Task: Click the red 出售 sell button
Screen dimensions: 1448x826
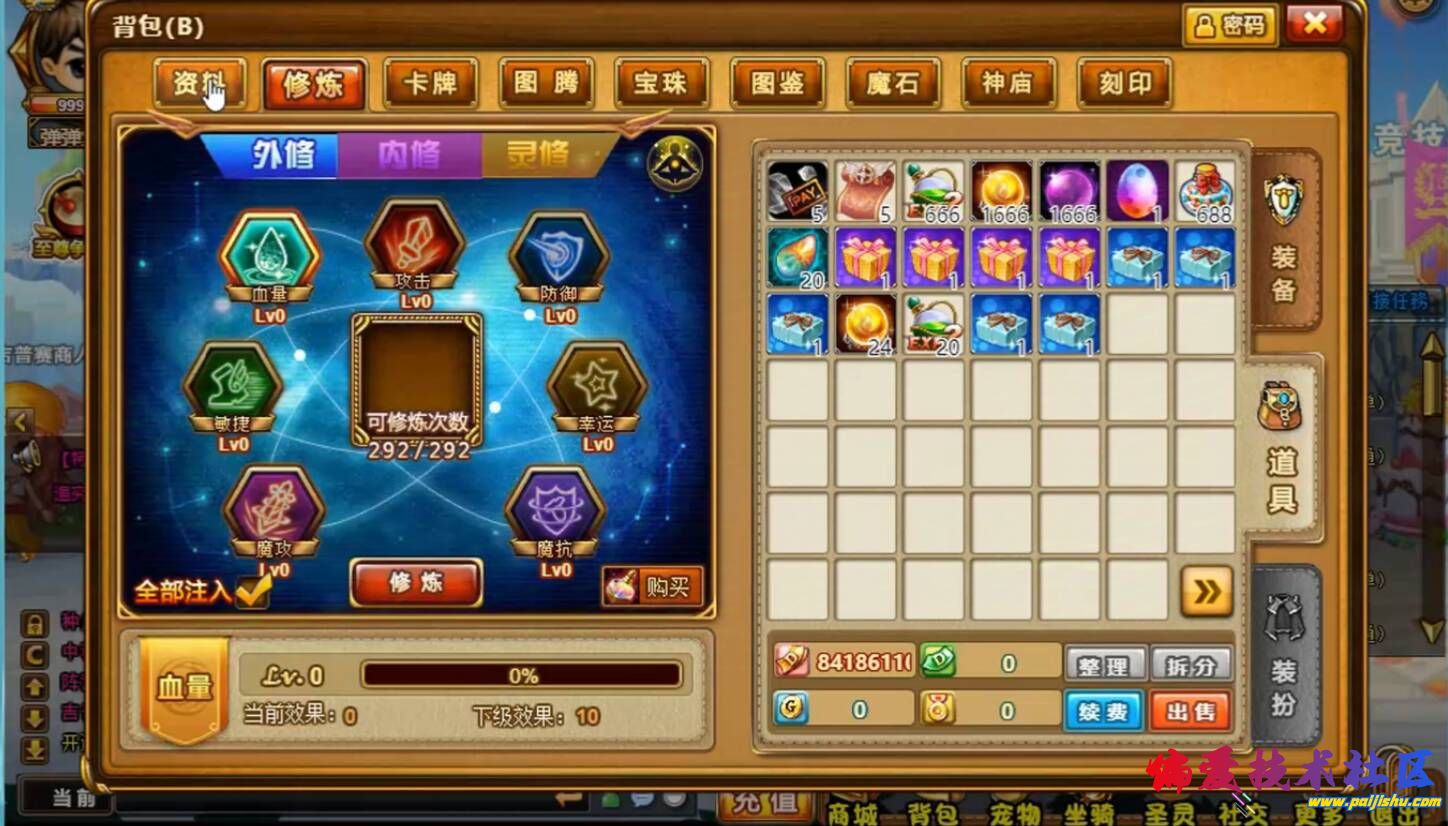Action: [x=1190, y=711]
